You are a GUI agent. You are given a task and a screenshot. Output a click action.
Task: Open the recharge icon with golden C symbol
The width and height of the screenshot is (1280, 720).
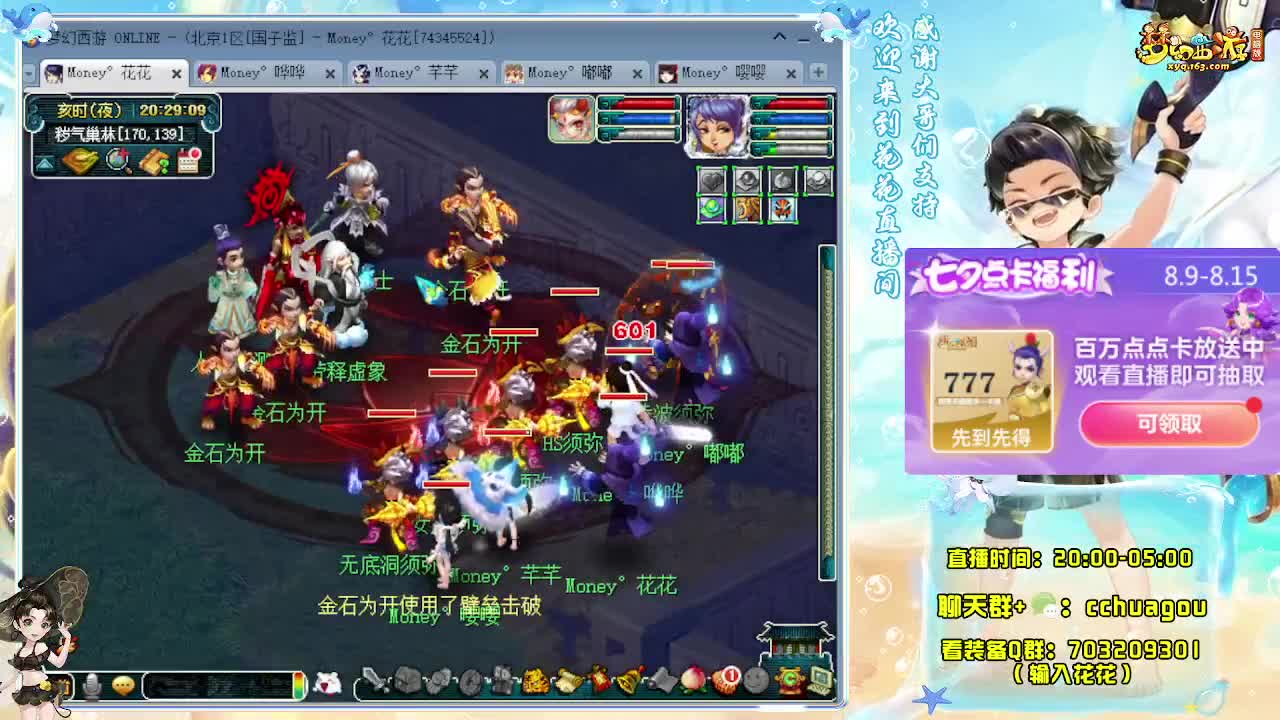pyautogui.click(x=790, y=678)
